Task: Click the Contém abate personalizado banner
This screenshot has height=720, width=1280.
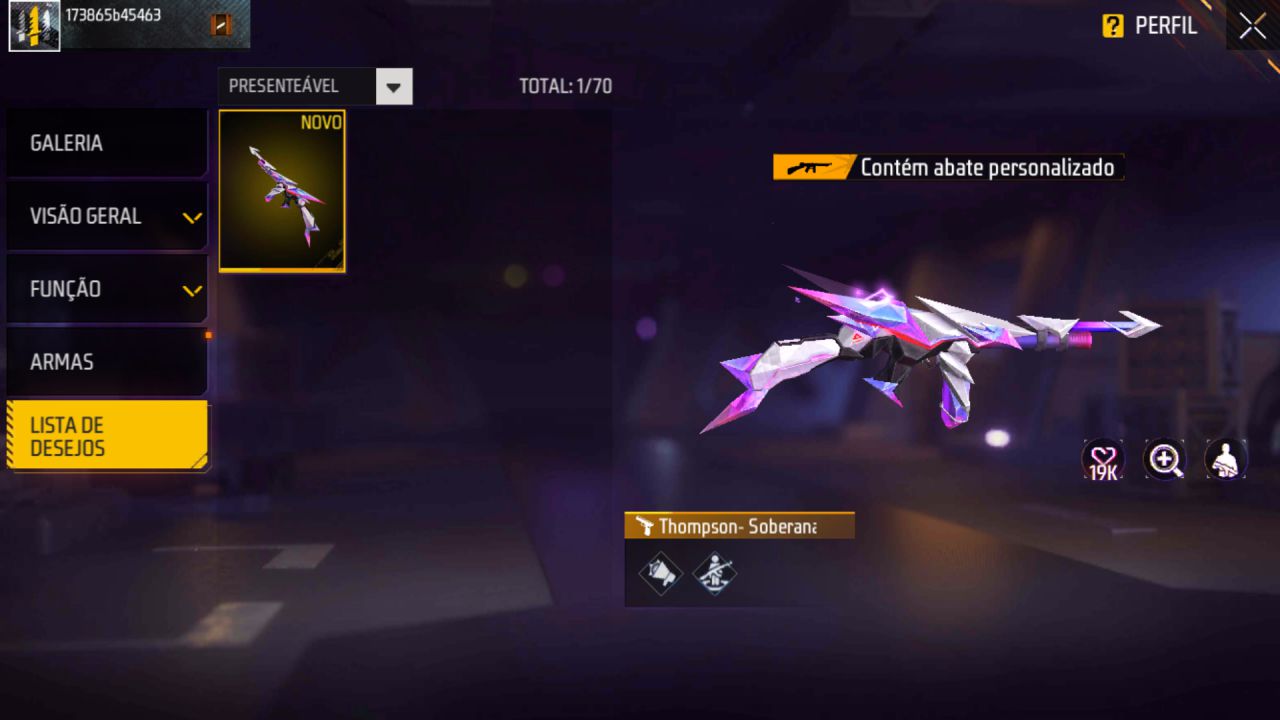Action: click(948, 167)
